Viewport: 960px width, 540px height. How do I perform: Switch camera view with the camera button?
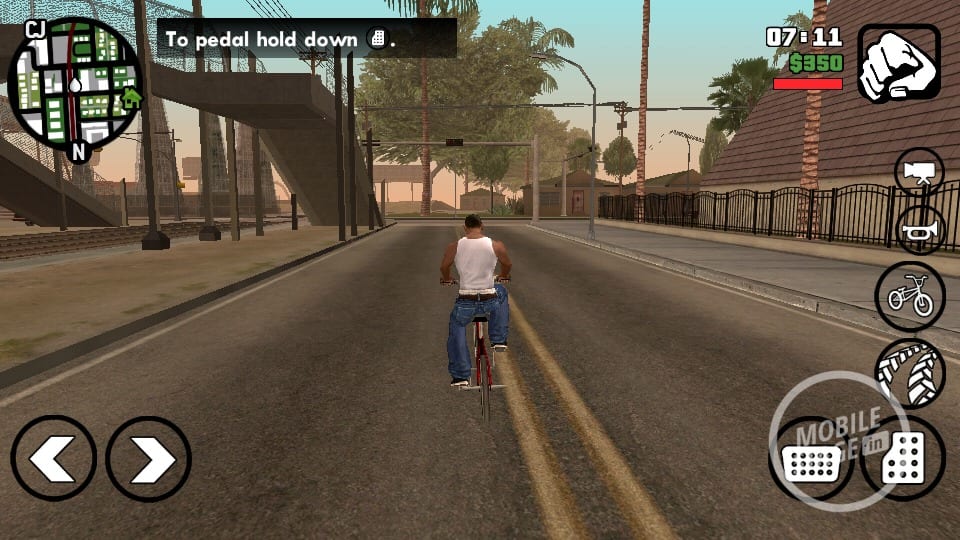[919, 172]
